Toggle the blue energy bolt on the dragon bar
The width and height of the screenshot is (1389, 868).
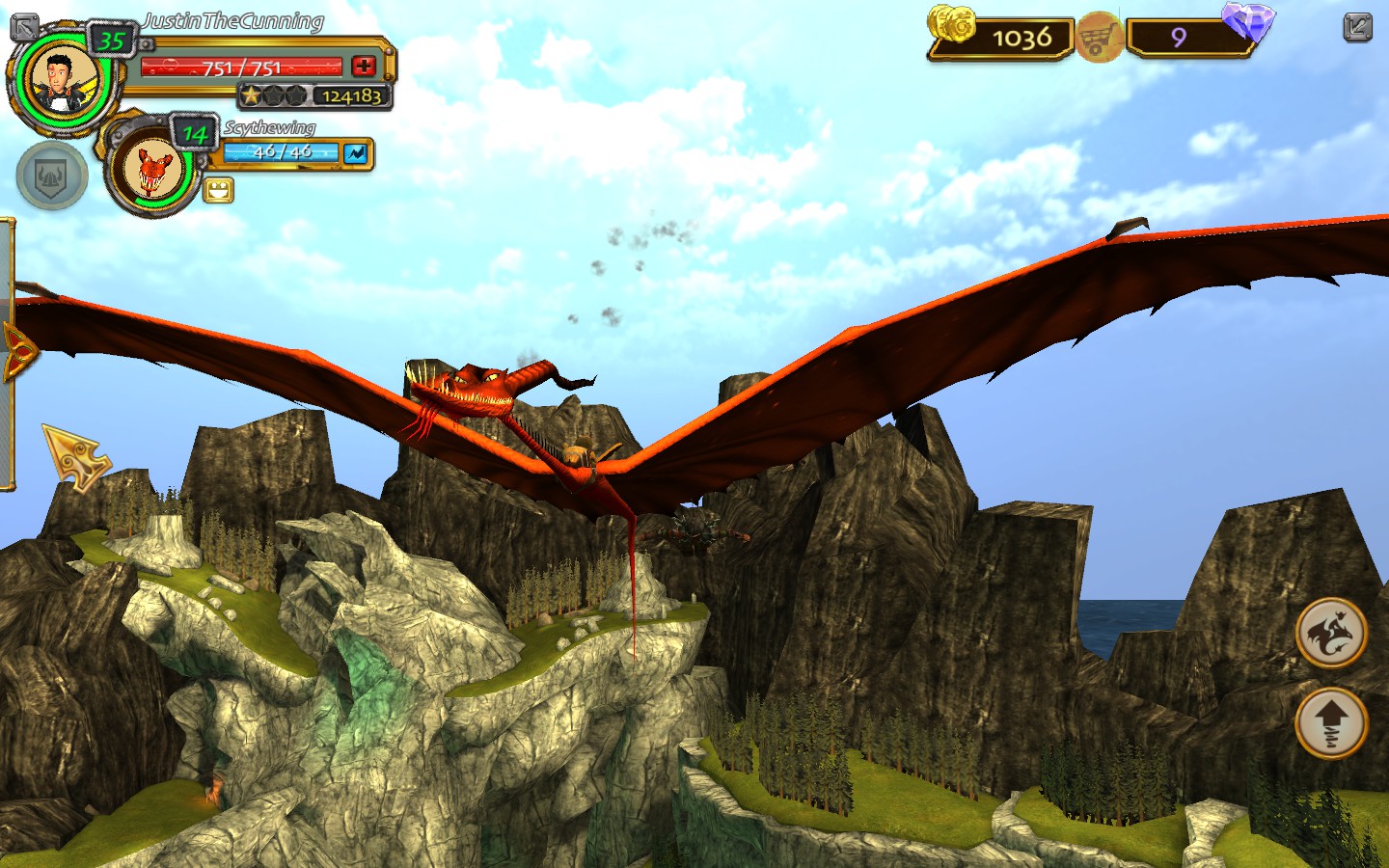(x=353, y=151)
